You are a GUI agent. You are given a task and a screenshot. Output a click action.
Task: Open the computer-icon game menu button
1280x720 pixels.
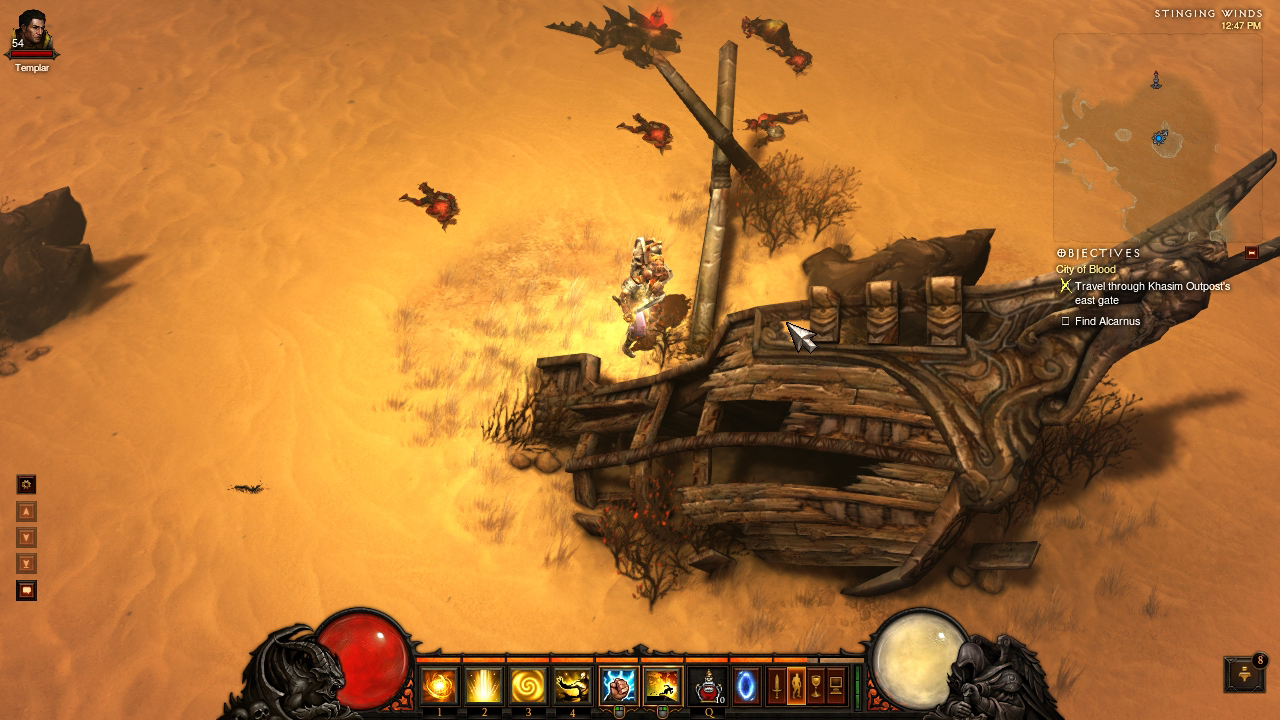tap(836, 686)
